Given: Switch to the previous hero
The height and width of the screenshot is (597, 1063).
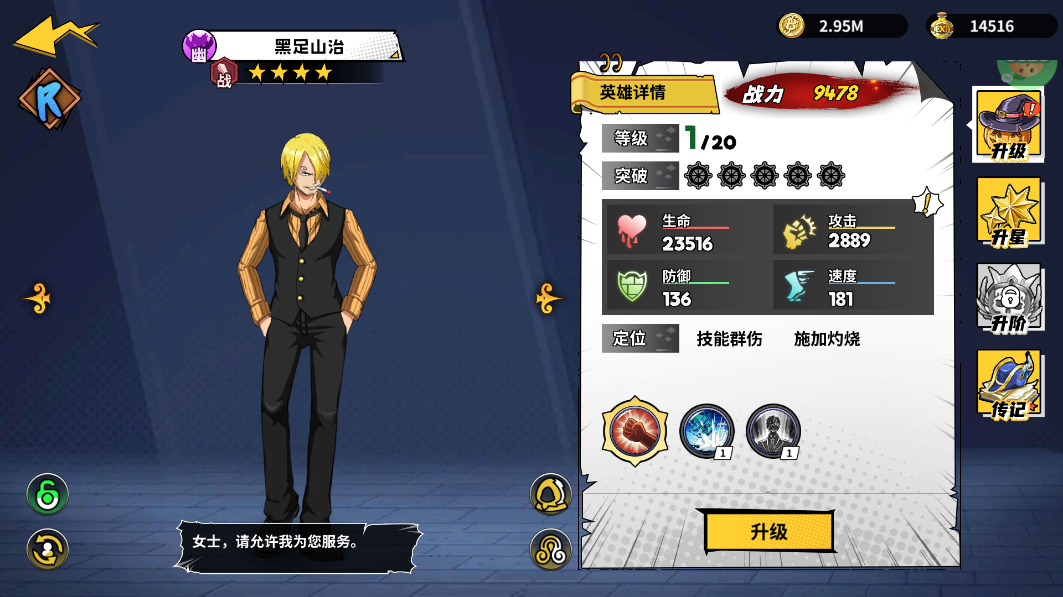Looking at the screenshot, I should (38, 298).
